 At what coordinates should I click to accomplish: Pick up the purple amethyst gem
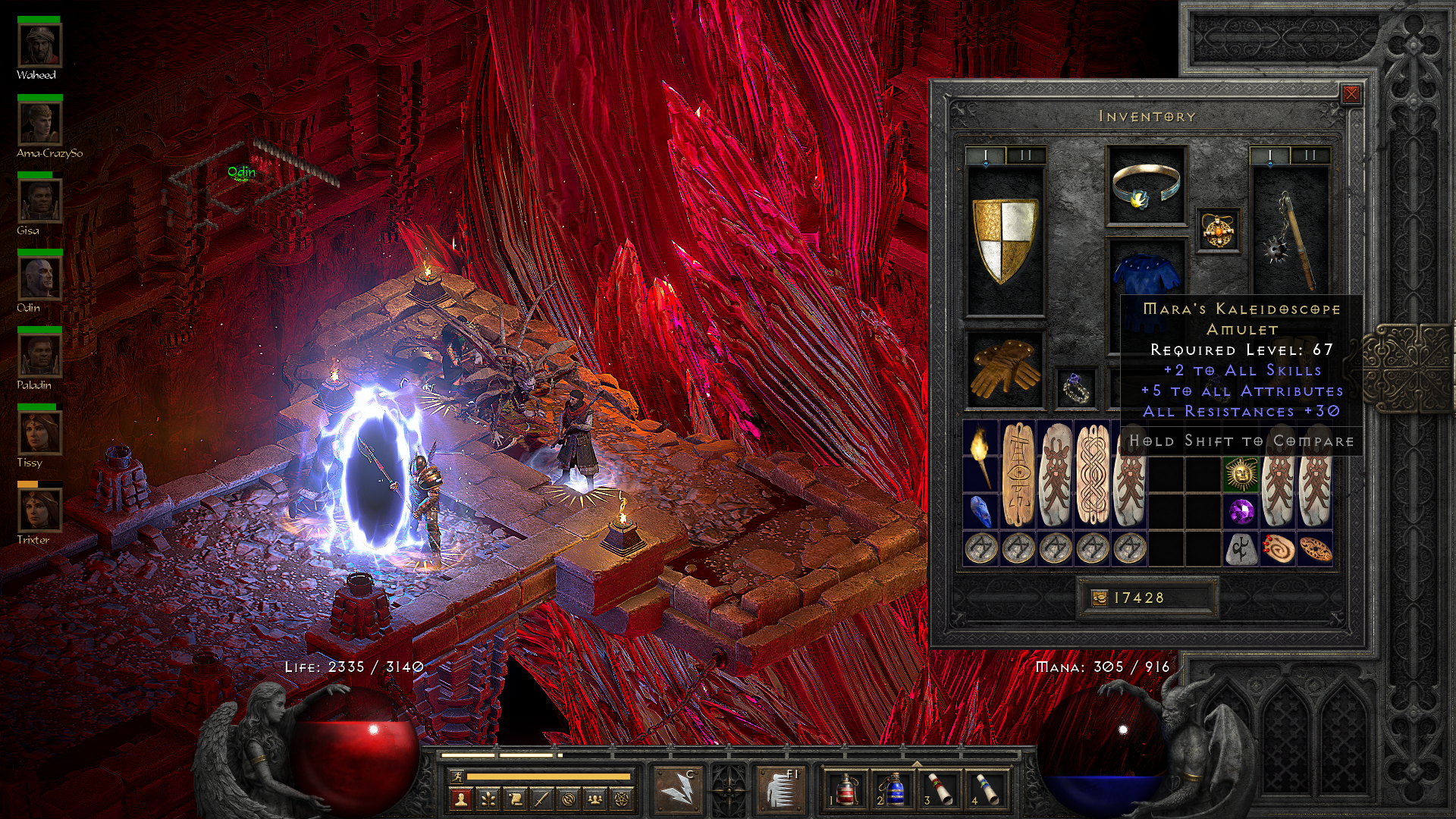[x=1241, y=511]
